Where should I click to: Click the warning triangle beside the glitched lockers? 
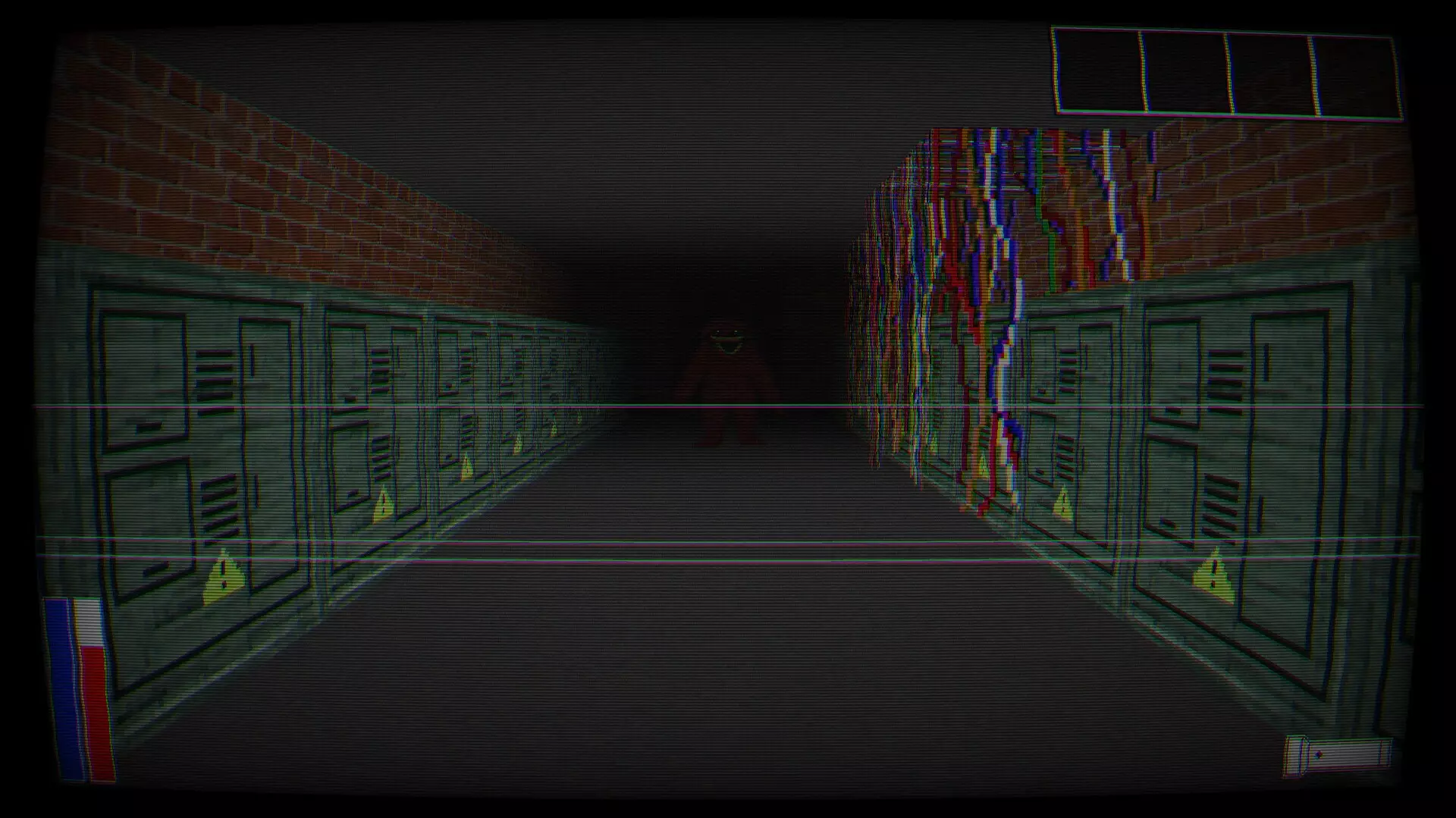pyautogui.click(x=984, y=465)
